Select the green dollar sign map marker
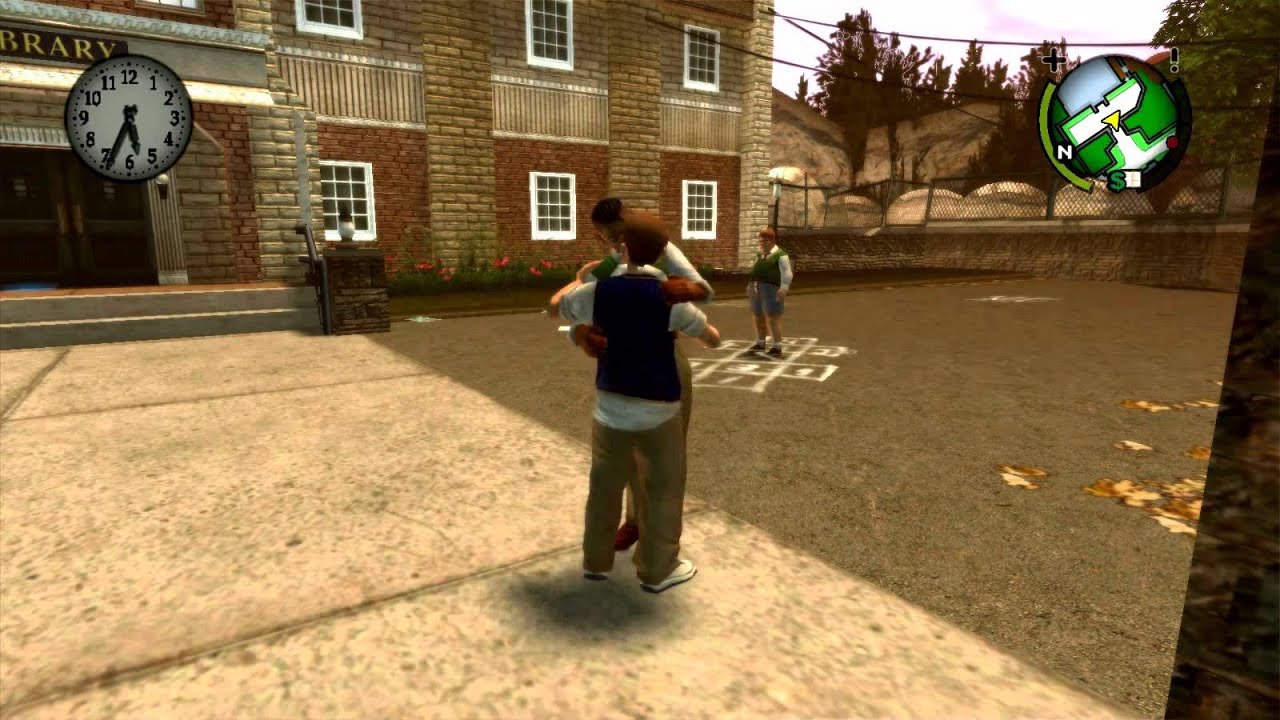 tap(1116, 182)
